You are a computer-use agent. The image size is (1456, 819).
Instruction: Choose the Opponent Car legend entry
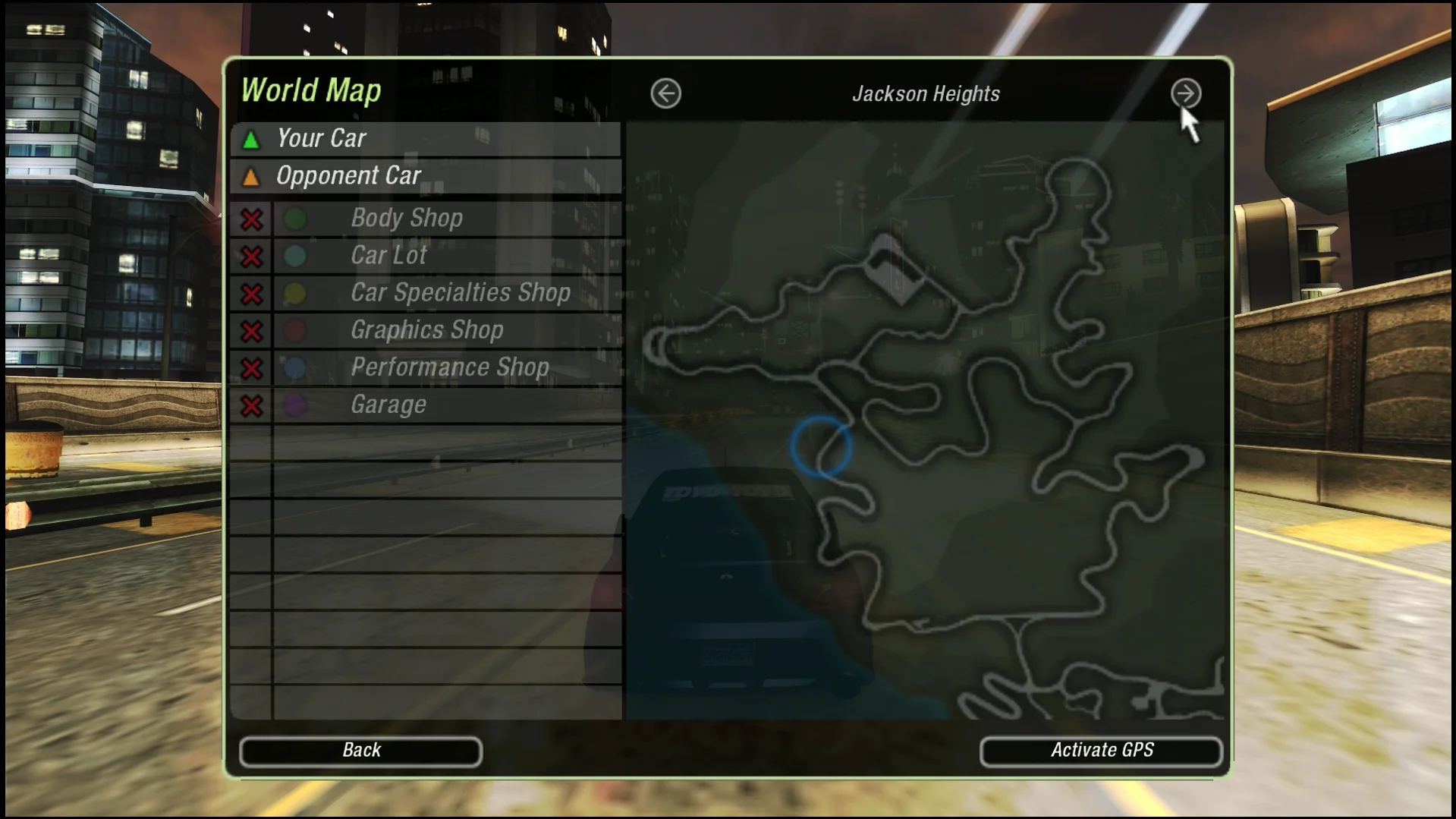tap(425, 176)
